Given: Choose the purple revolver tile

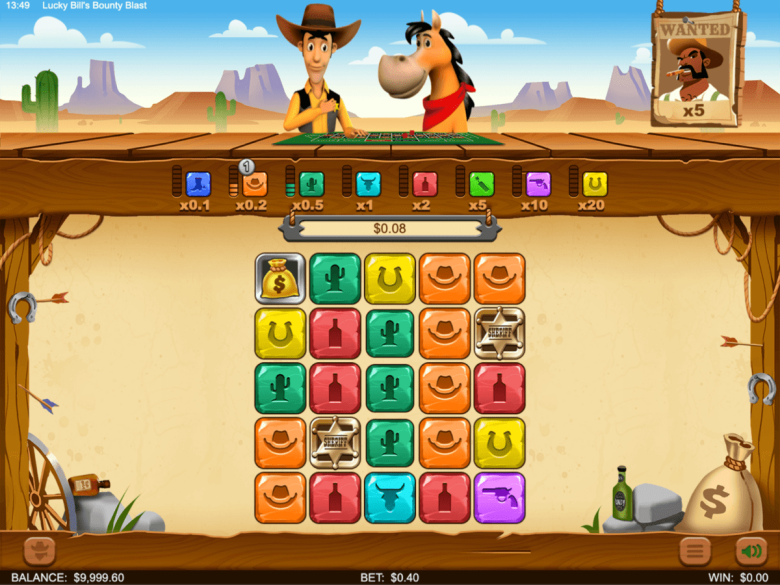Looking at the screenshot, I should [500, 498].
